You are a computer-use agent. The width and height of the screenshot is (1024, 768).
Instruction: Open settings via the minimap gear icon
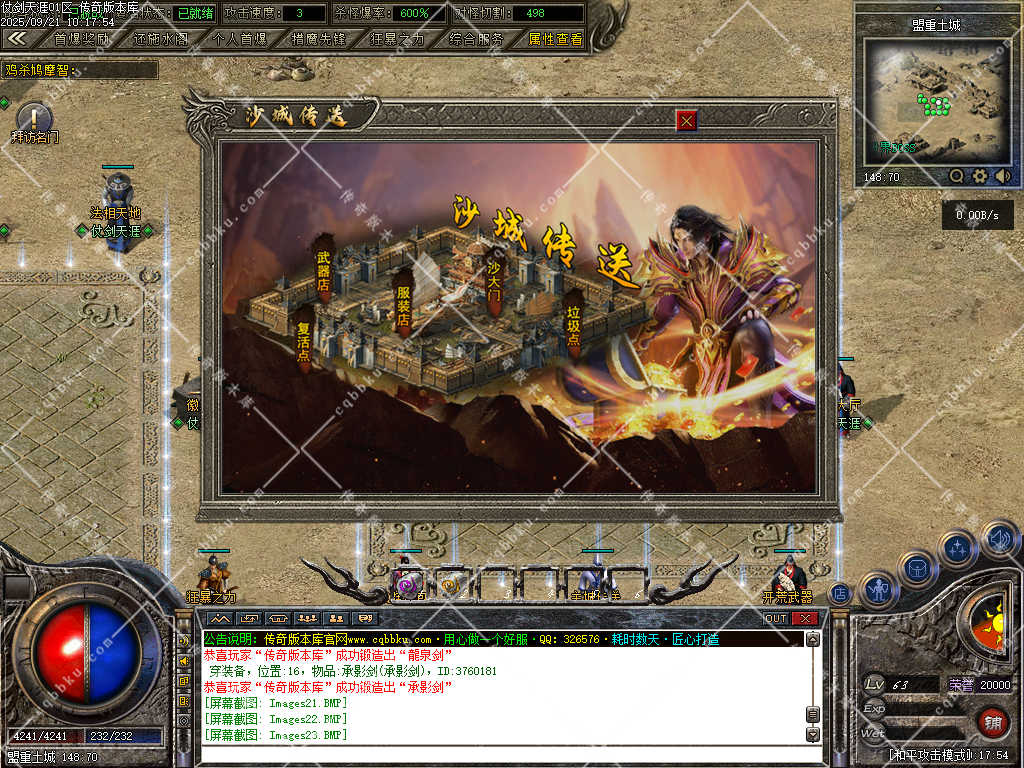click(x=980, y=176)
